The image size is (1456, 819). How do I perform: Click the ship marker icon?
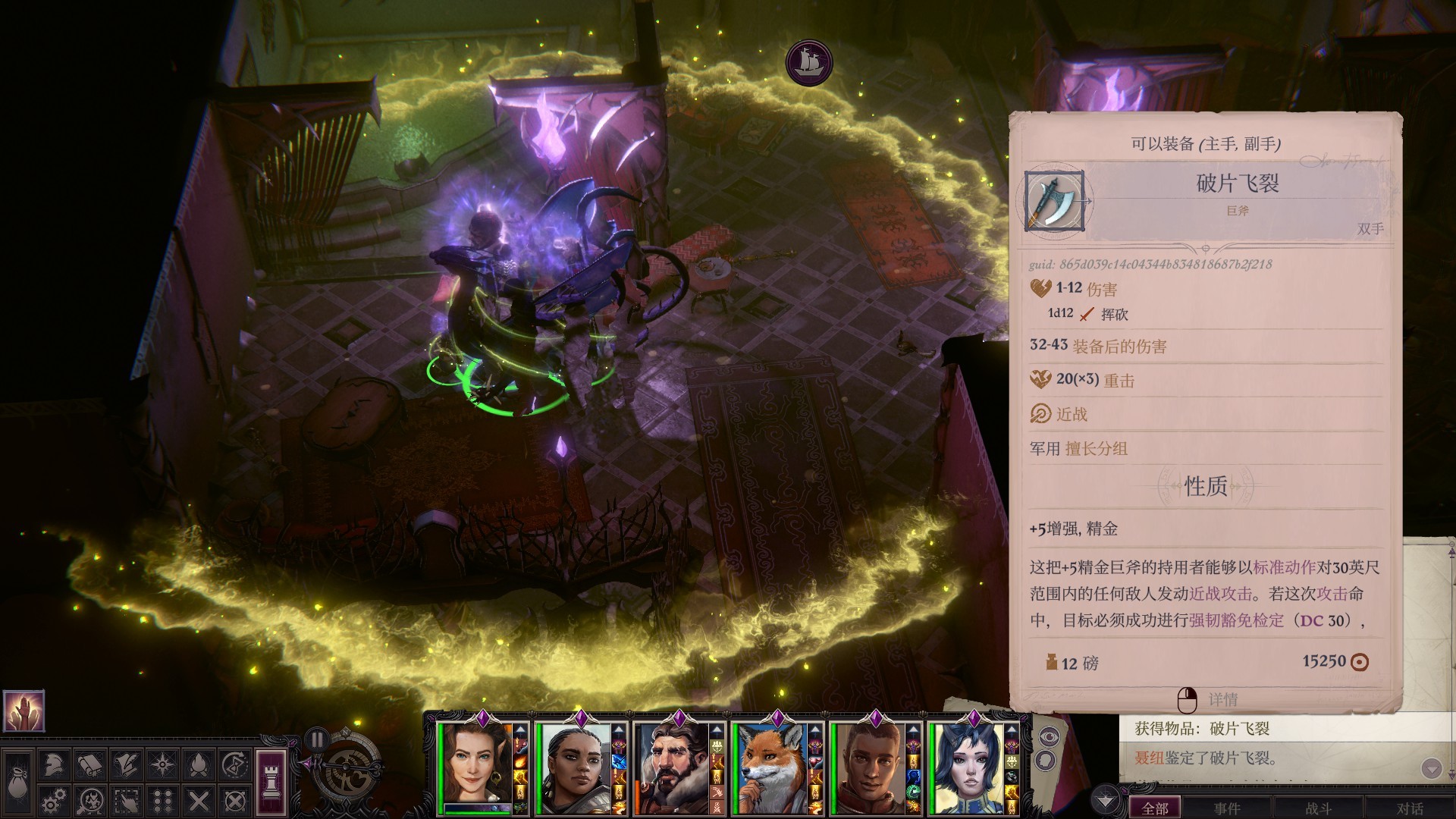tap(809, 61)
